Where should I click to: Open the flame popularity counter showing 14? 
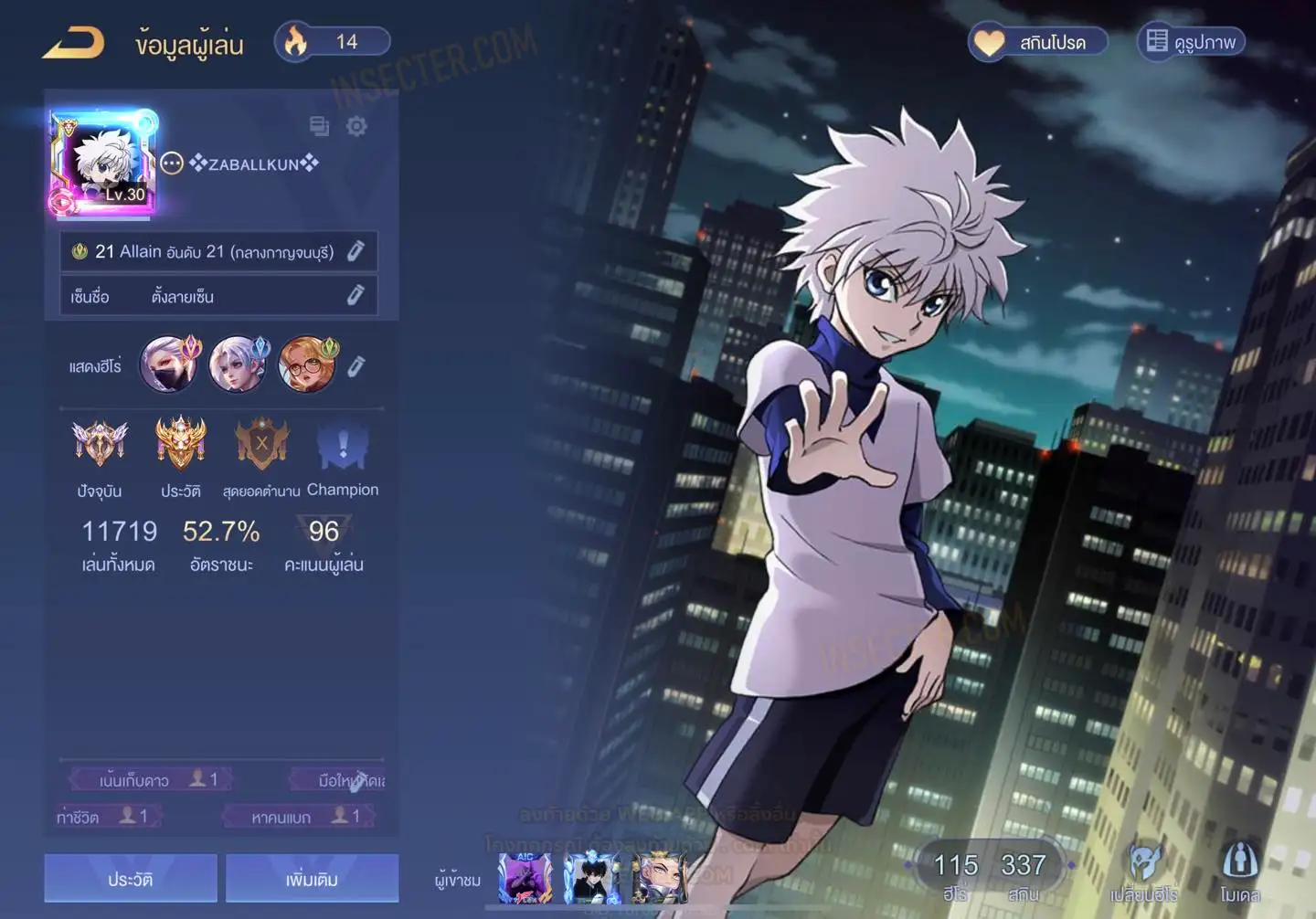coord(333,42)
